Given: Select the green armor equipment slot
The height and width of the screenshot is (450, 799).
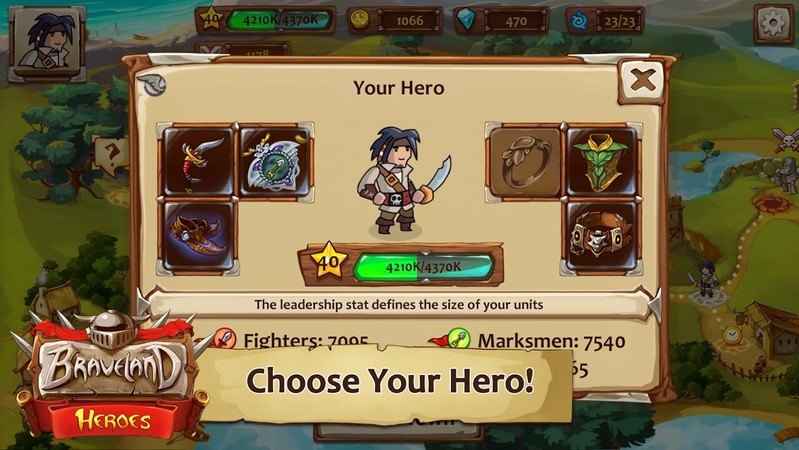Looking at the screenshot, I should click(601, 160).
